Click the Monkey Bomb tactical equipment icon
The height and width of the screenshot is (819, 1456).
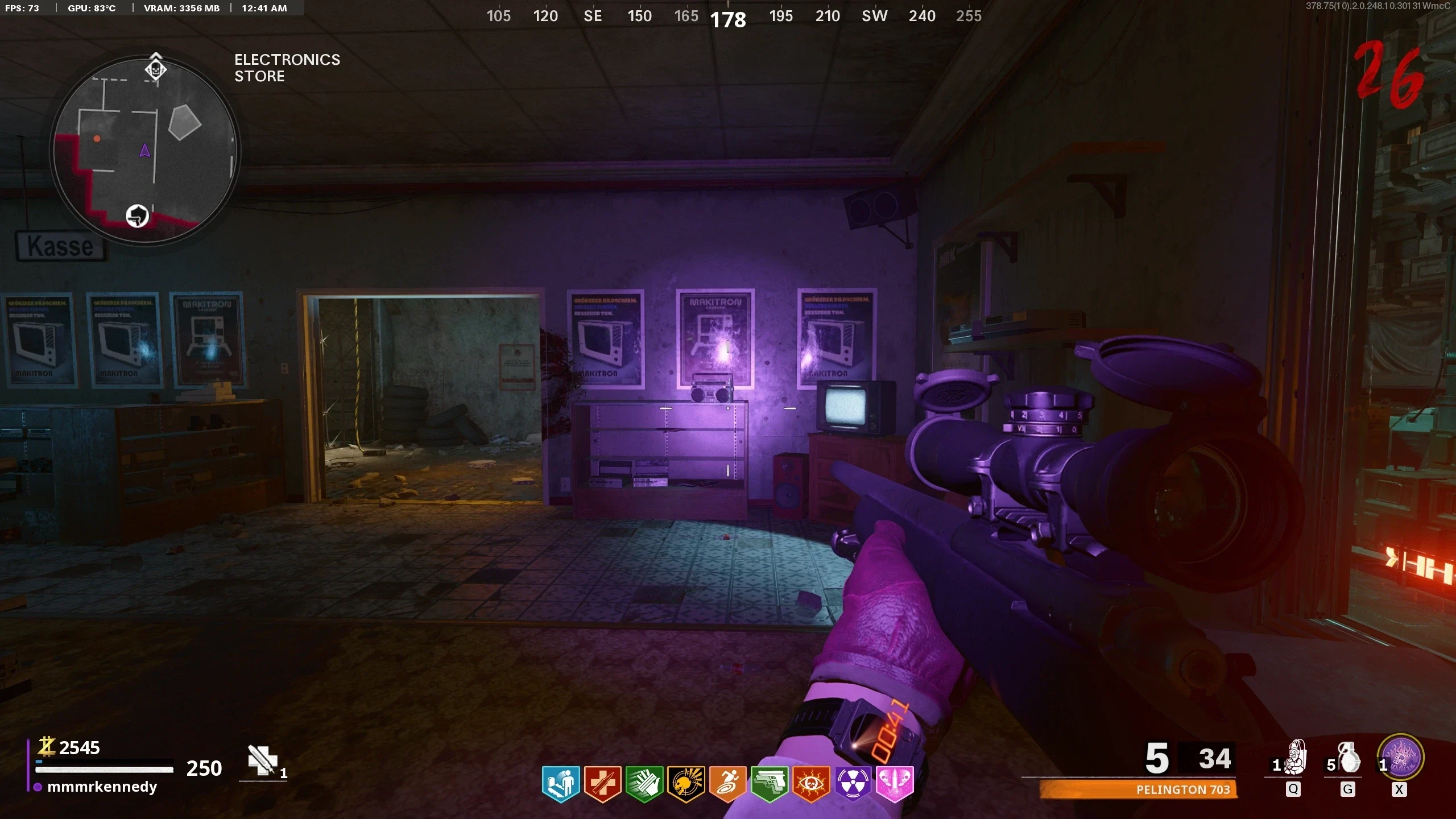coord(1295,758)
